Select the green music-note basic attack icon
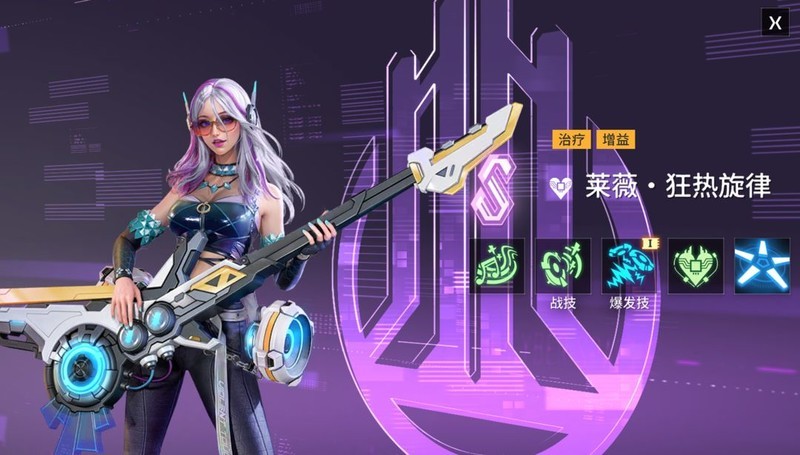Image resolution: width=800 pixels, height=455 pixels. [x=498, y=265]
